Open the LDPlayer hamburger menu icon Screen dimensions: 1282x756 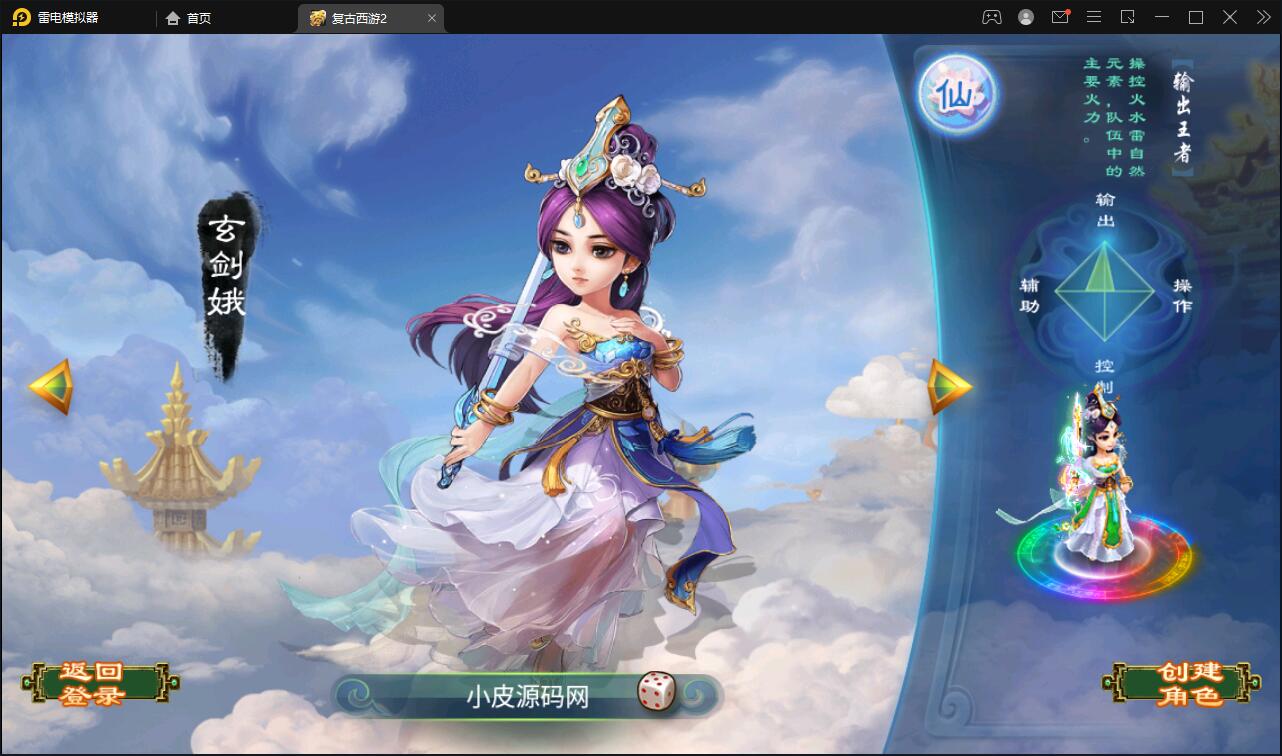pyautogui.click(x=1094, y=17)
